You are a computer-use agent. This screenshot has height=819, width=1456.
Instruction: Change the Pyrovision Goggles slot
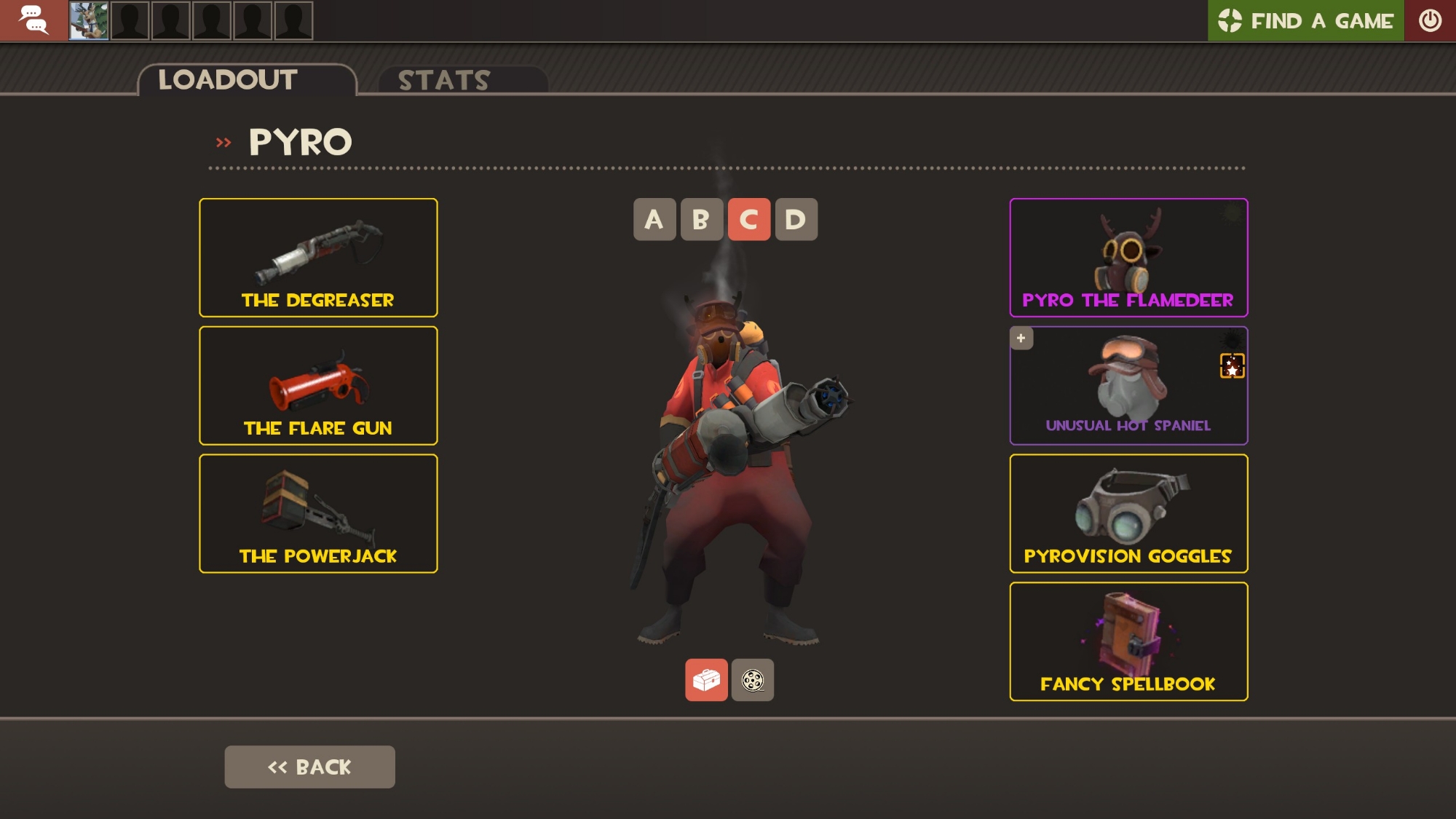click(1128, 514)
